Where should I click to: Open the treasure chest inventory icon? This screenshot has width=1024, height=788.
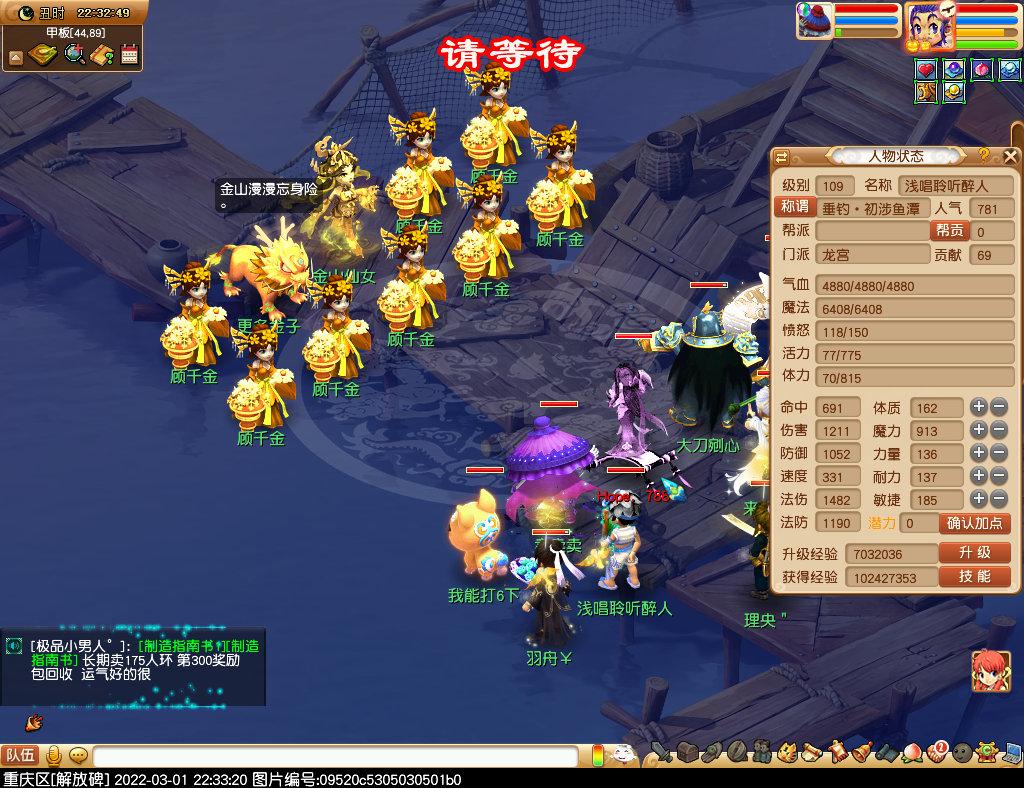(x=686, y=752)
